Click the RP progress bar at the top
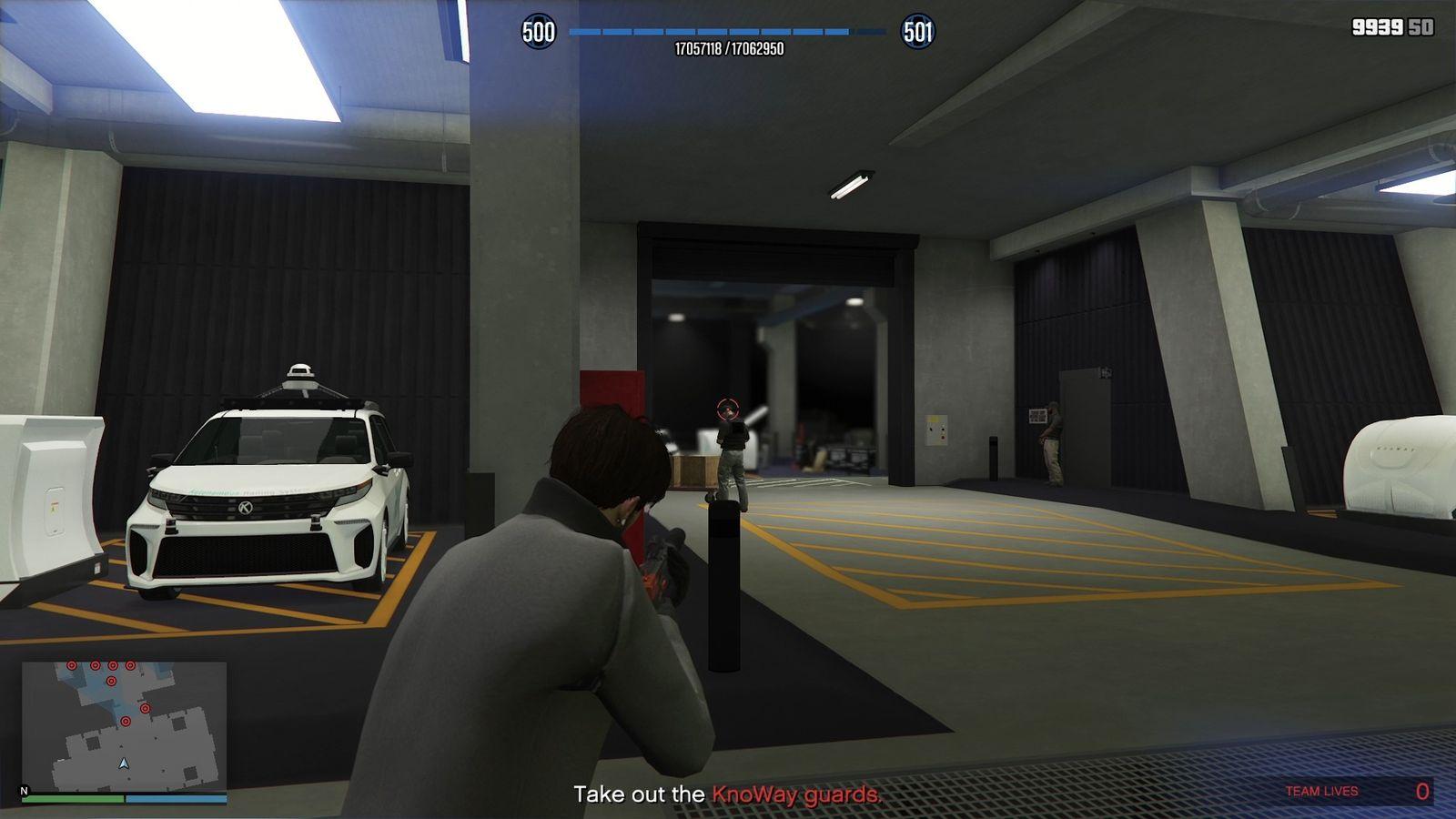 click(x=728, y=30)
